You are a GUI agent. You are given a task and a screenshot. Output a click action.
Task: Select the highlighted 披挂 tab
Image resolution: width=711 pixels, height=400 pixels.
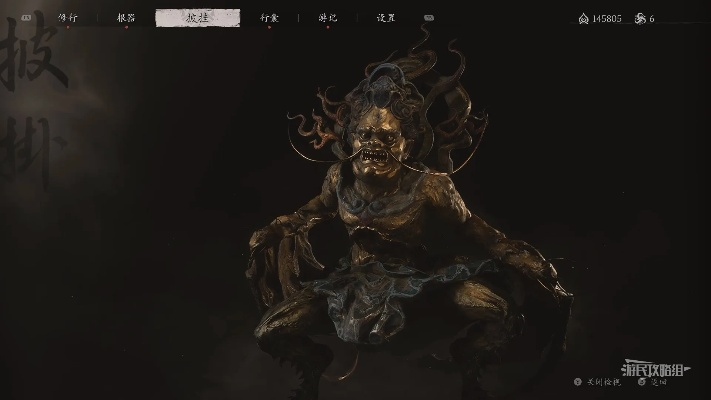pos(197,18)
